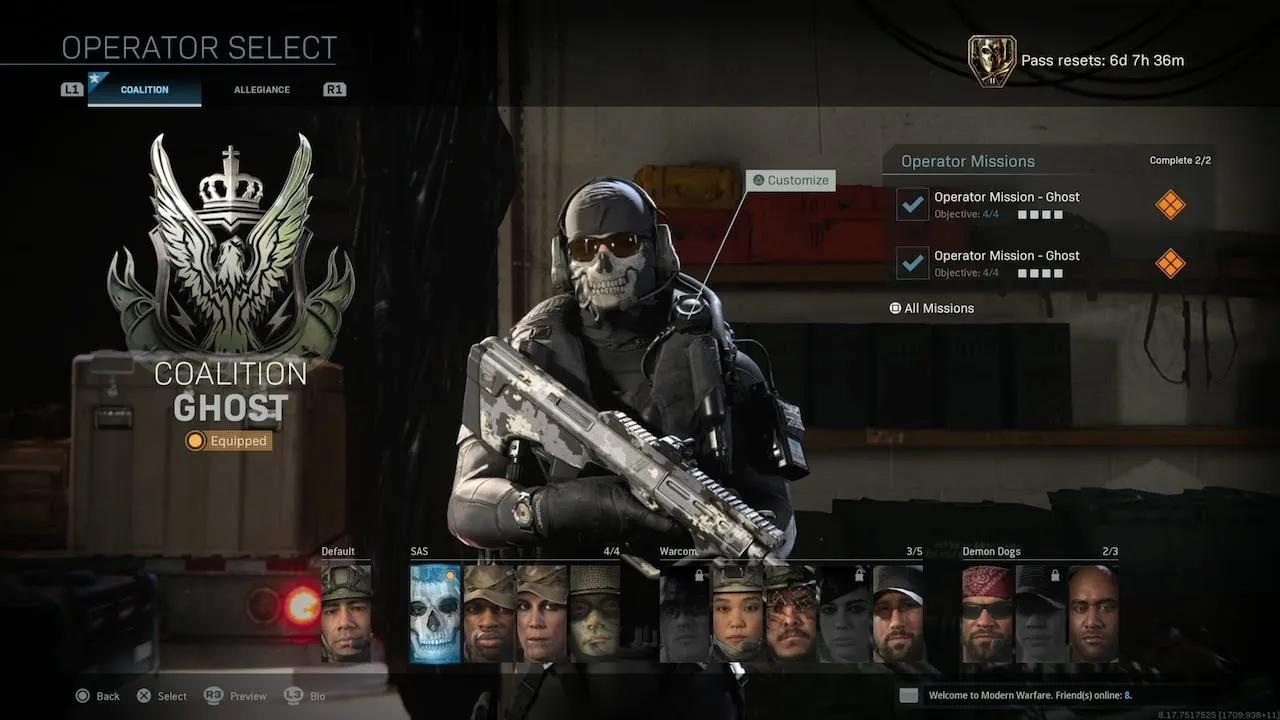Viewport: 1280px width, 720px height.
Task: Toggle the Equipped badge under Ghost
Action: (x=228, y=441)
